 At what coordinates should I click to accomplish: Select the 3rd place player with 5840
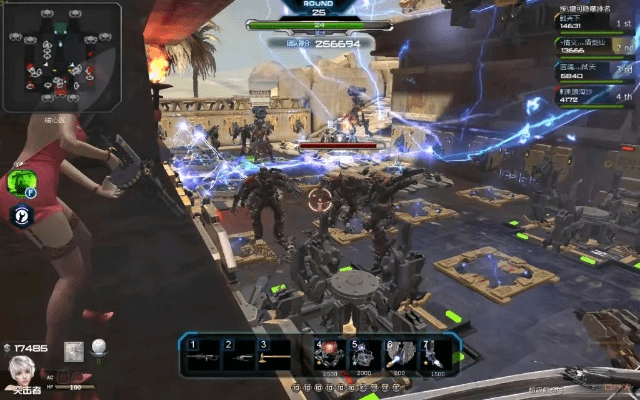pos(596,69)
